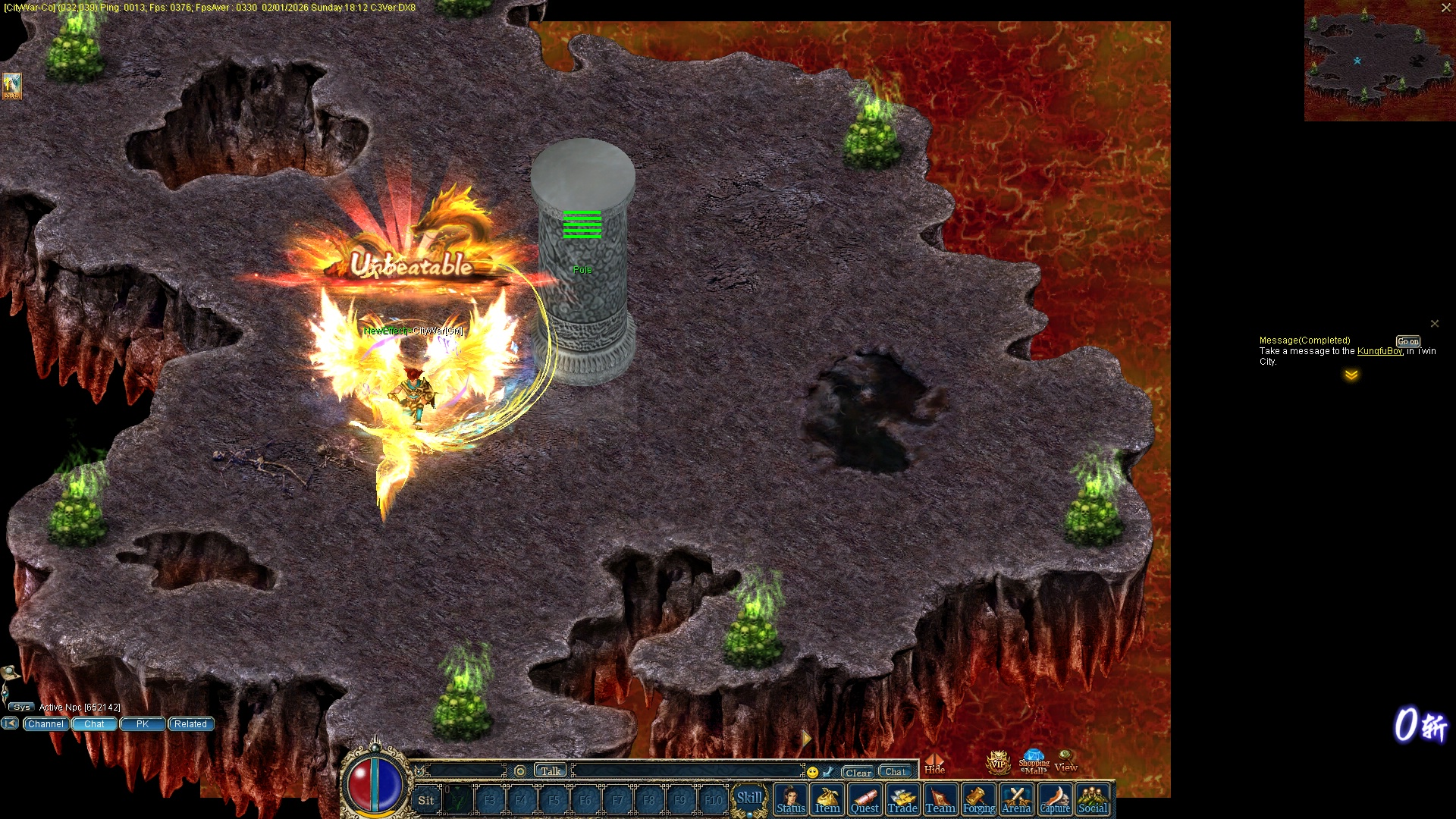Close the minimap
The image size is (1456, 819).
point(1446,8)
